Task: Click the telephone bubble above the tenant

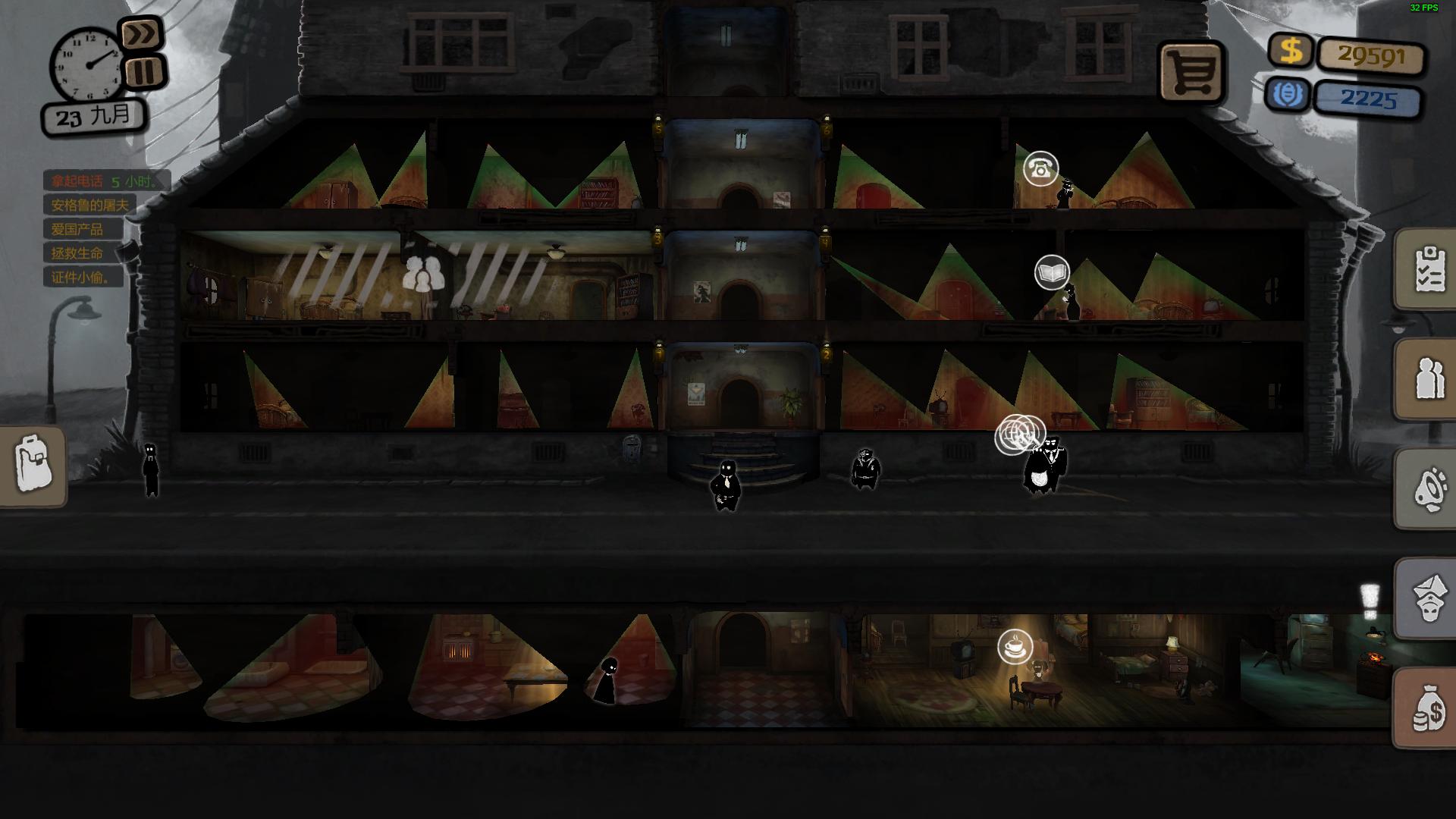Action: [1040, 168]
